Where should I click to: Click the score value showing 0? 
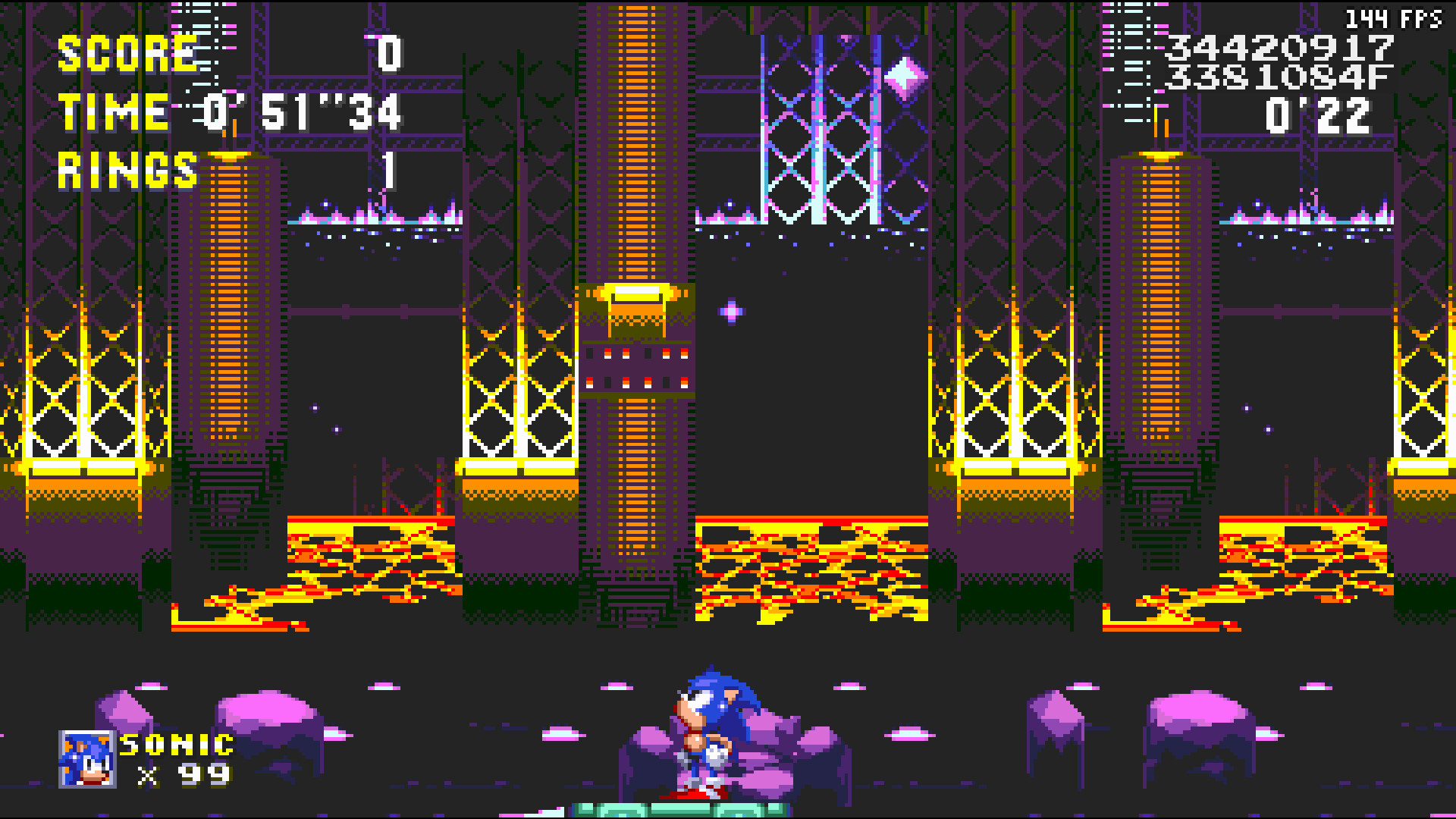point(388,53)
